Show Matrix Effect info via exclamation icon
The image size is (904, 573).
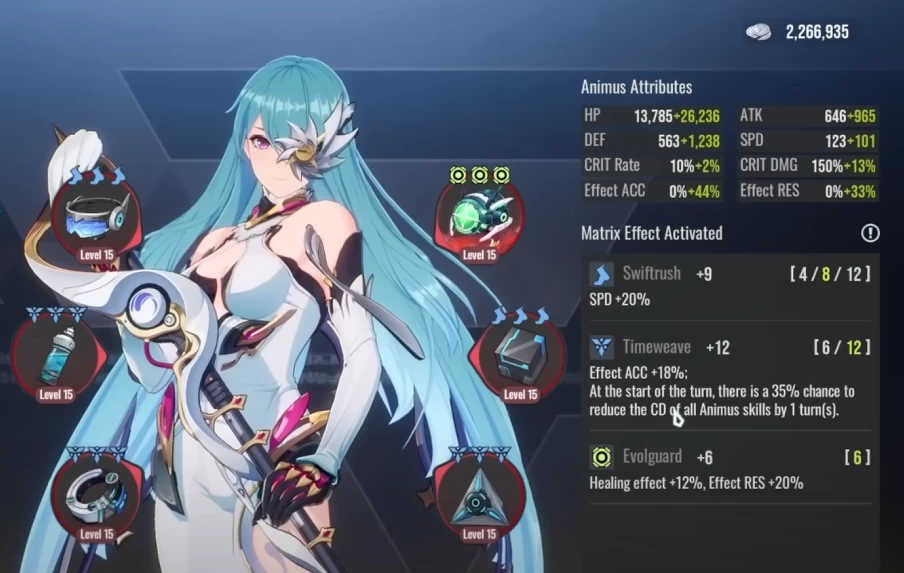pyautogui.click(x=870, y=233)
